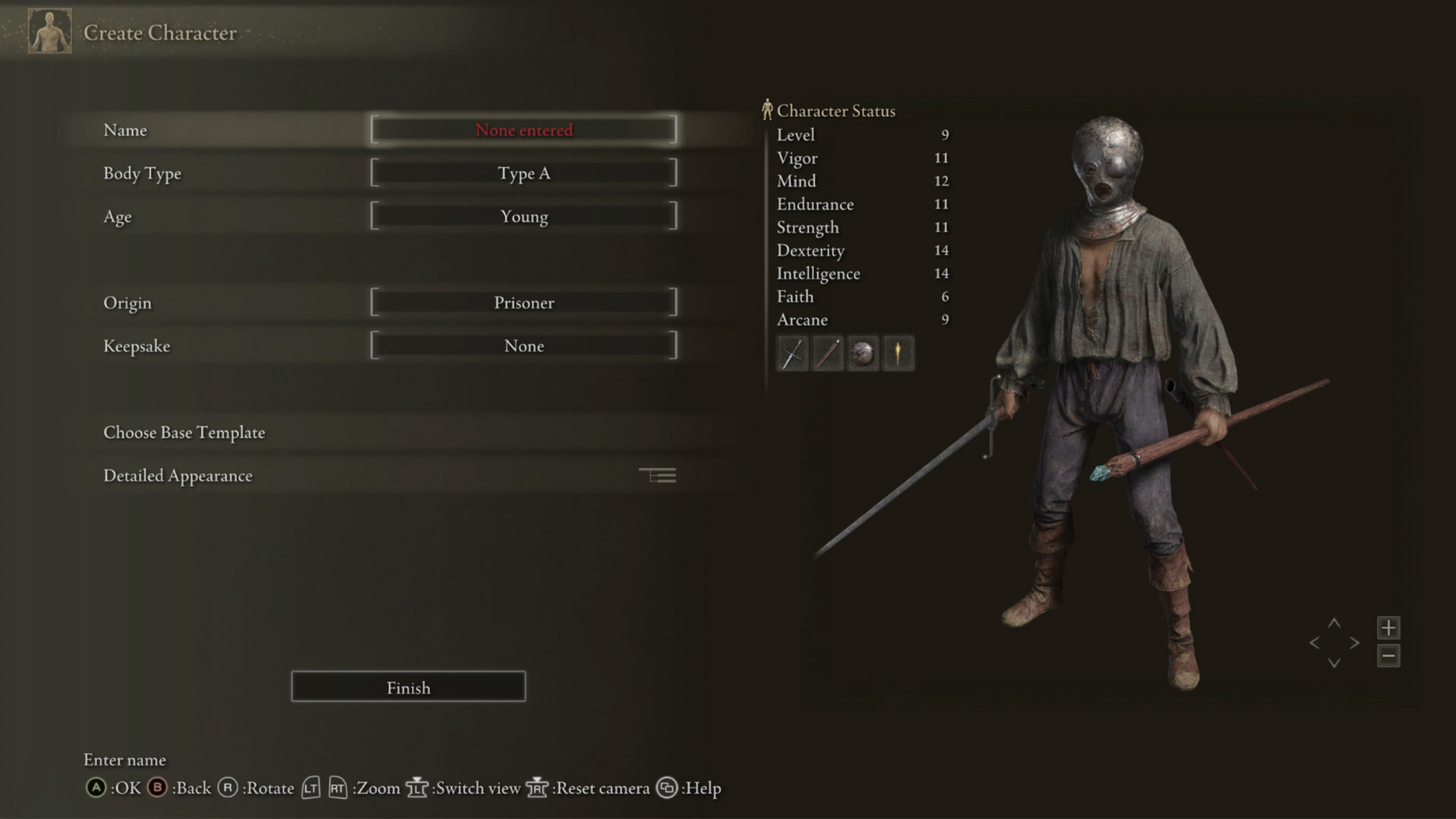Select the longsword weapon icon
Screen dimensions: 1456x819
pos(791,353)
